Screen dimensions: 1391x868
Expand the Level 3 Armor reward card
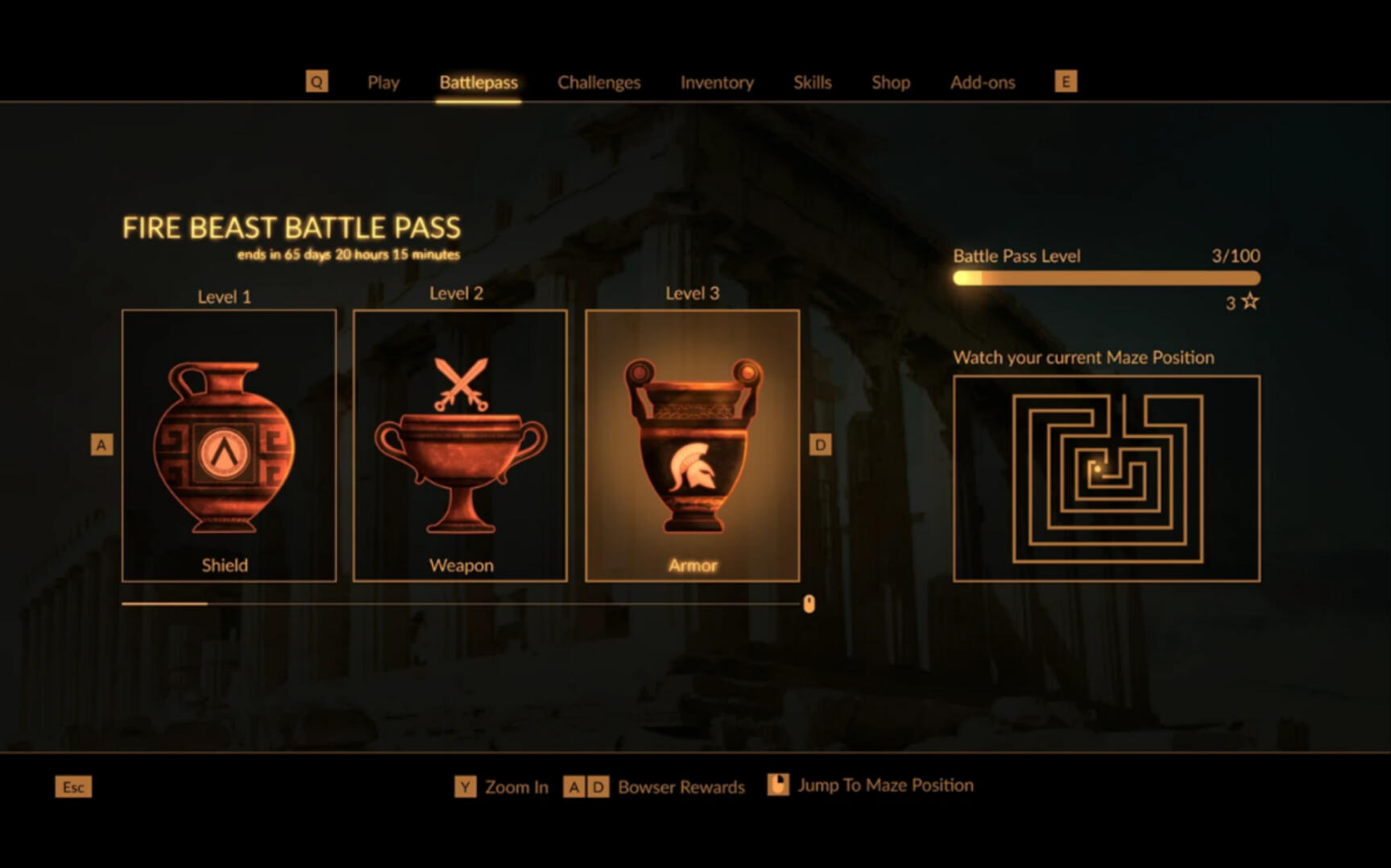tap(693, 444)
